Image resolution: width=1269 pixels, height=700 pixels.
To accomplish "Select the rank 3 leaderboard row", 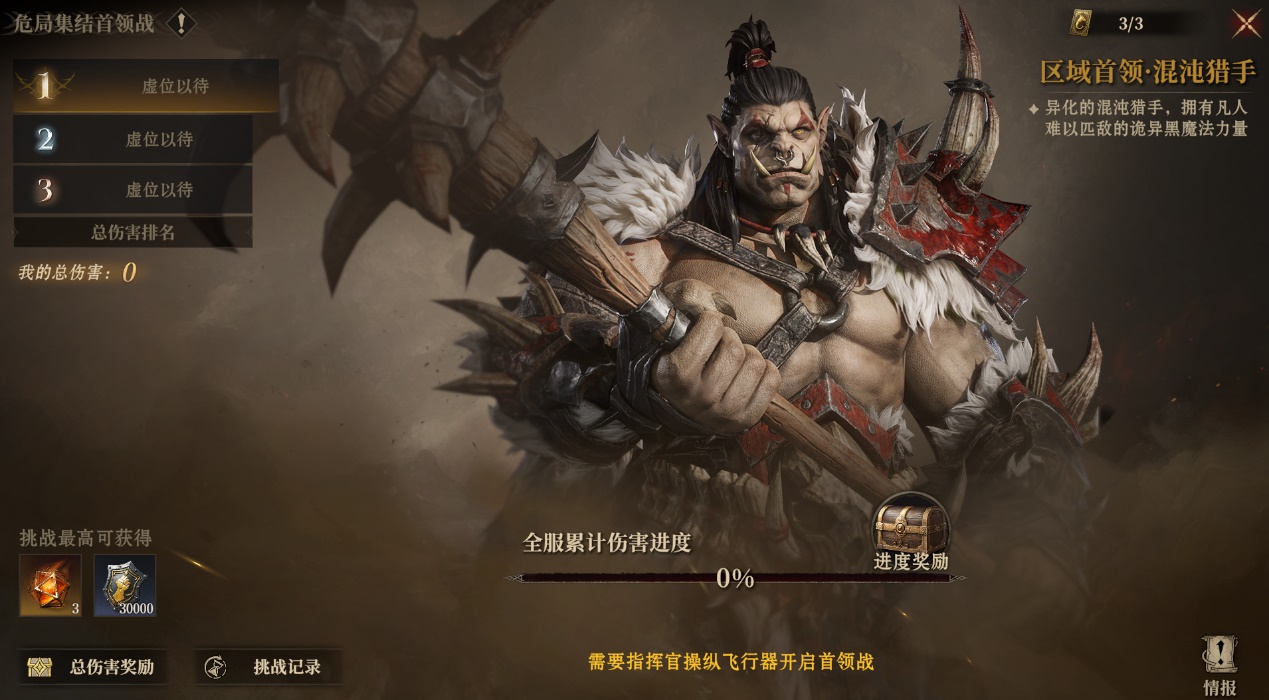I will (133, 190).
